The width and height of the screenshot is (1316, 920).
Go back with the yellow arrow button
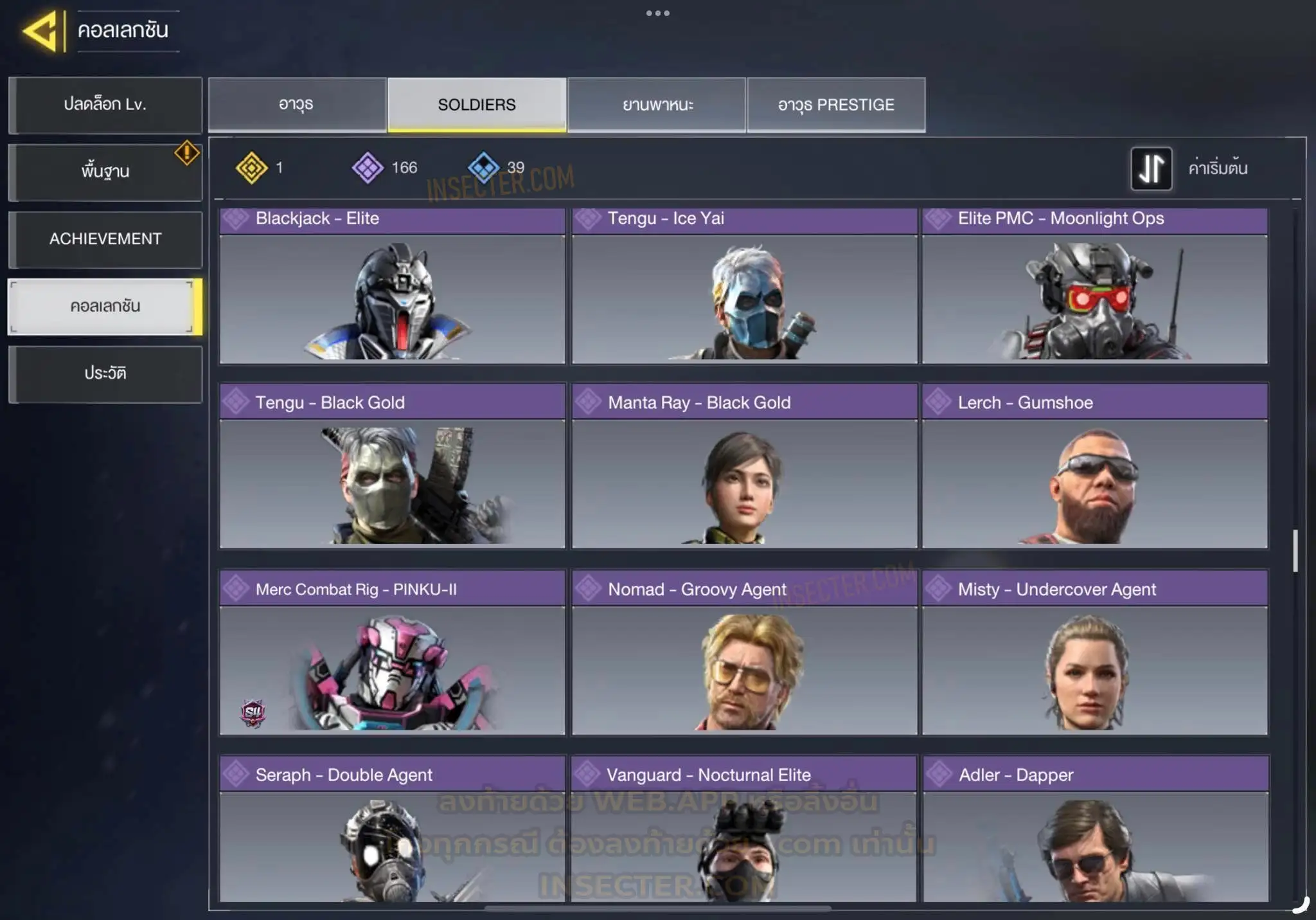coord(42,30)
